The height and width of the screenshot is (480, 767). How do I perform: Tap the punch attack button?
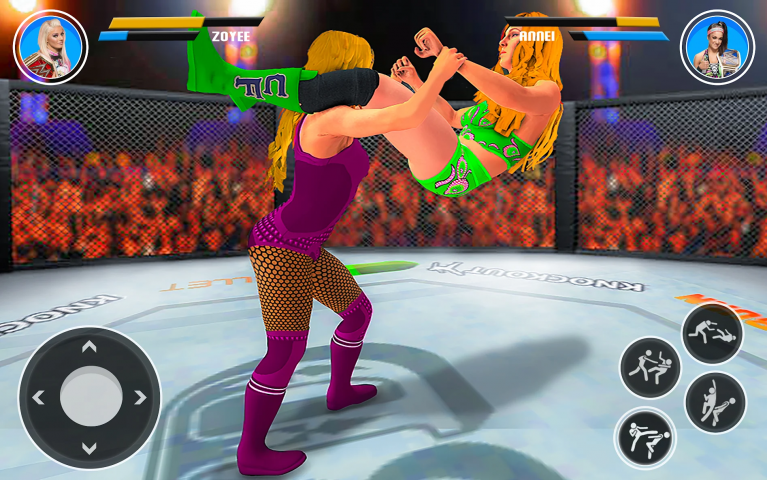coord(650,367)
